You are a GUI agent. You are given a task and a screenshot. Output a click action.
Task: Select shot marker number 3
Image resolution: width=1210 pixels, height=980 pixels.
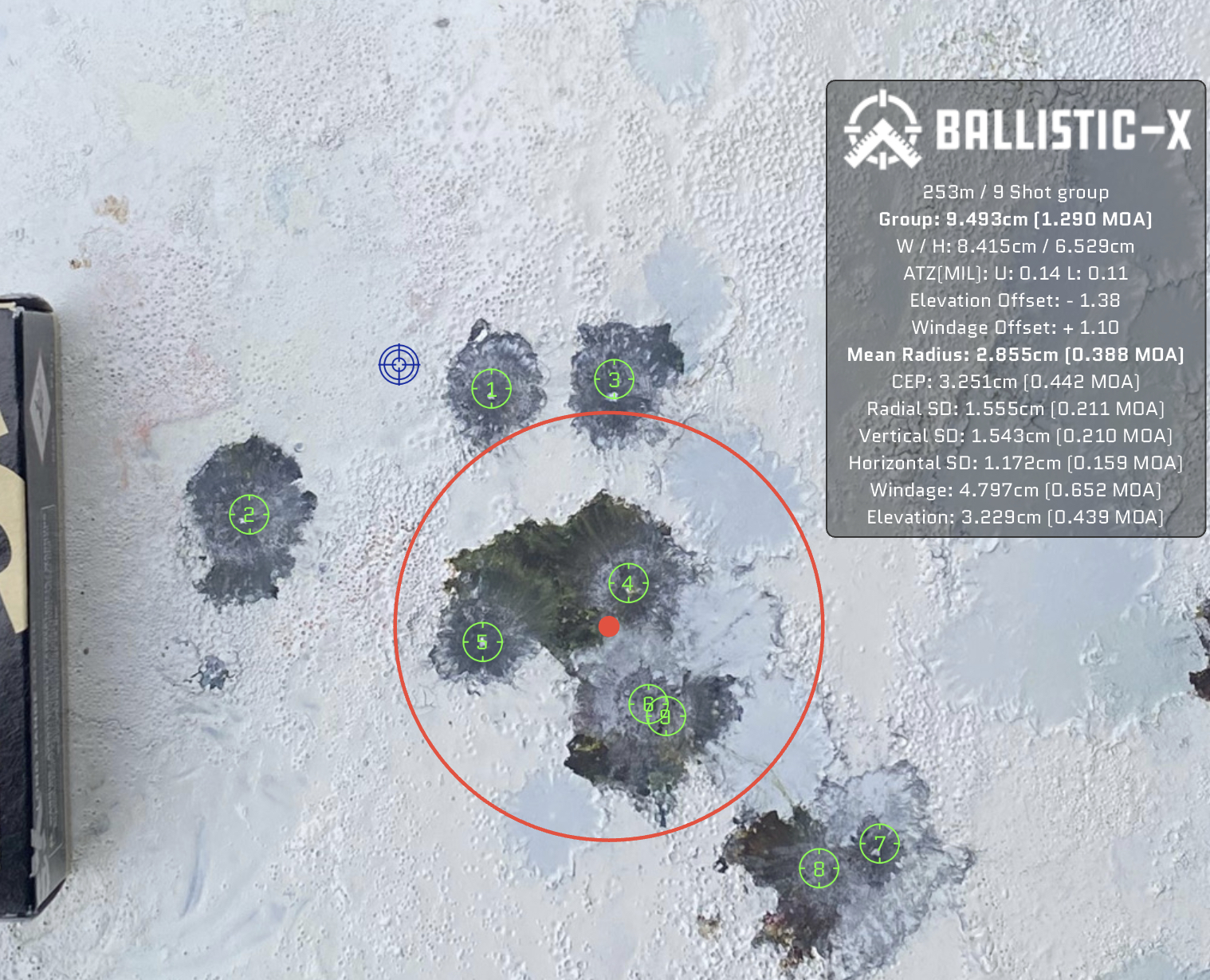pyautogui.click(x=614, y=379)
